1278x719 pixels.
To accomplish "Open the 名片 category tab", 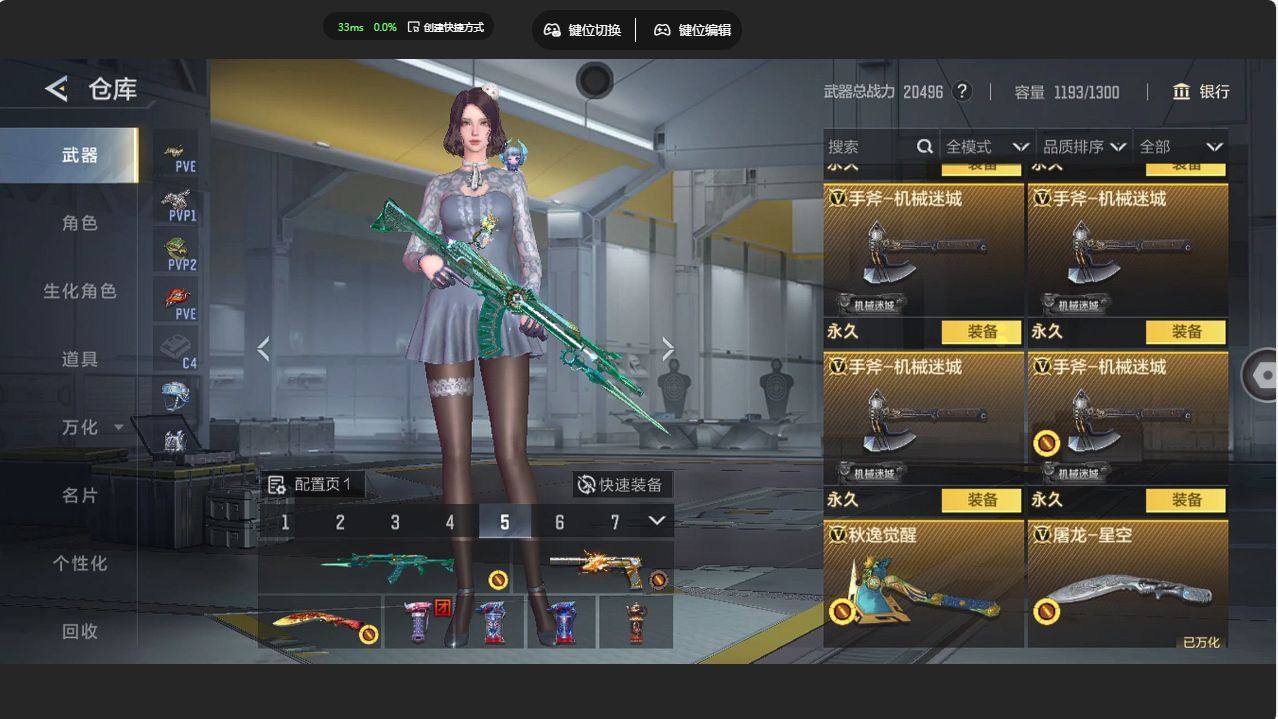I will coord(80,495).
